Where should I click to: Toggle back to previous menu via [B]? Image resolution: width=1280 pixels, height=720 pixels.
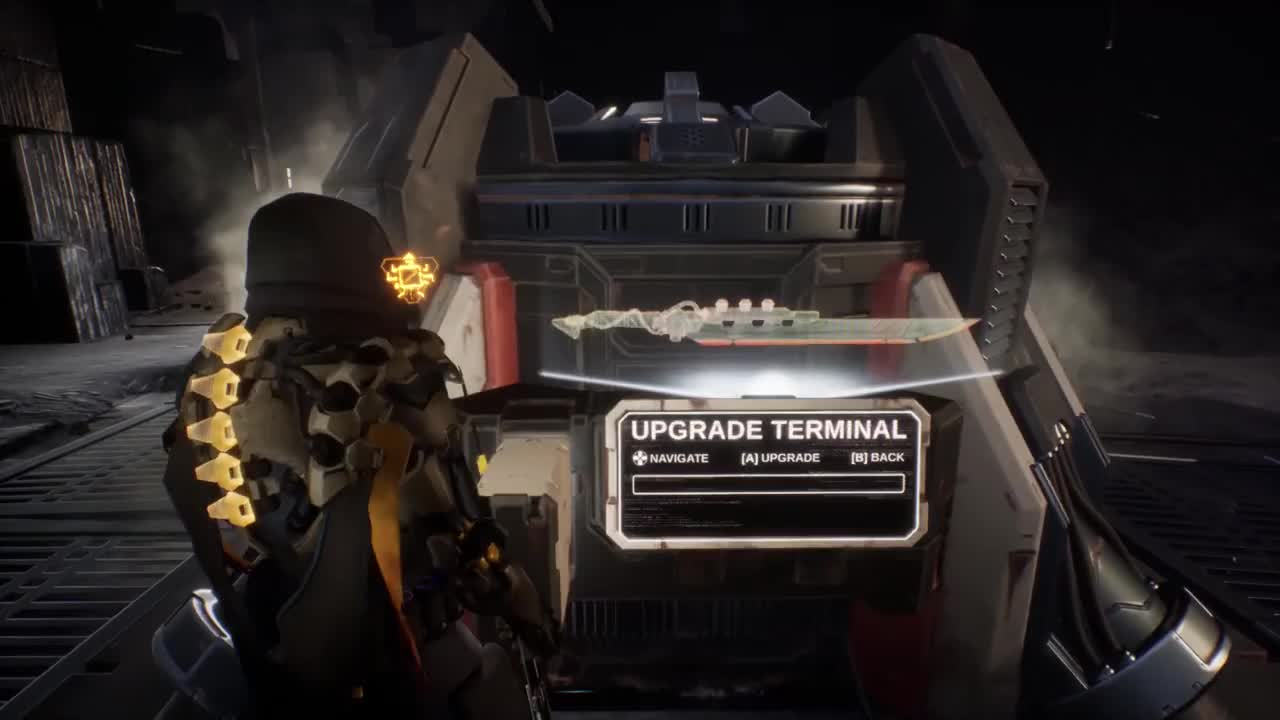[x=876, y=457]
